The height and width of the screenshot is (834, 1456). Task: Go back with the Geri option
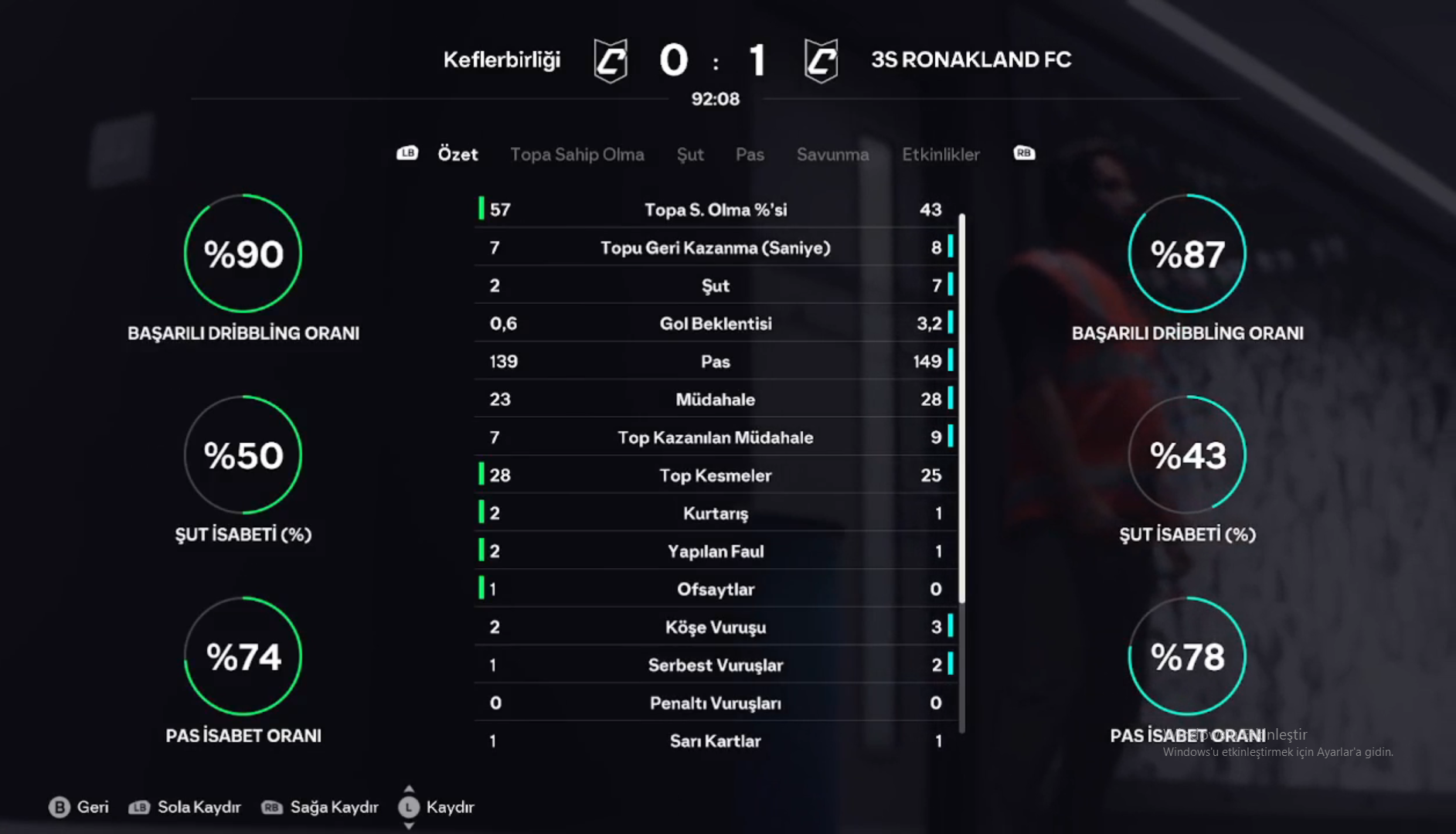tap(79, 807)
